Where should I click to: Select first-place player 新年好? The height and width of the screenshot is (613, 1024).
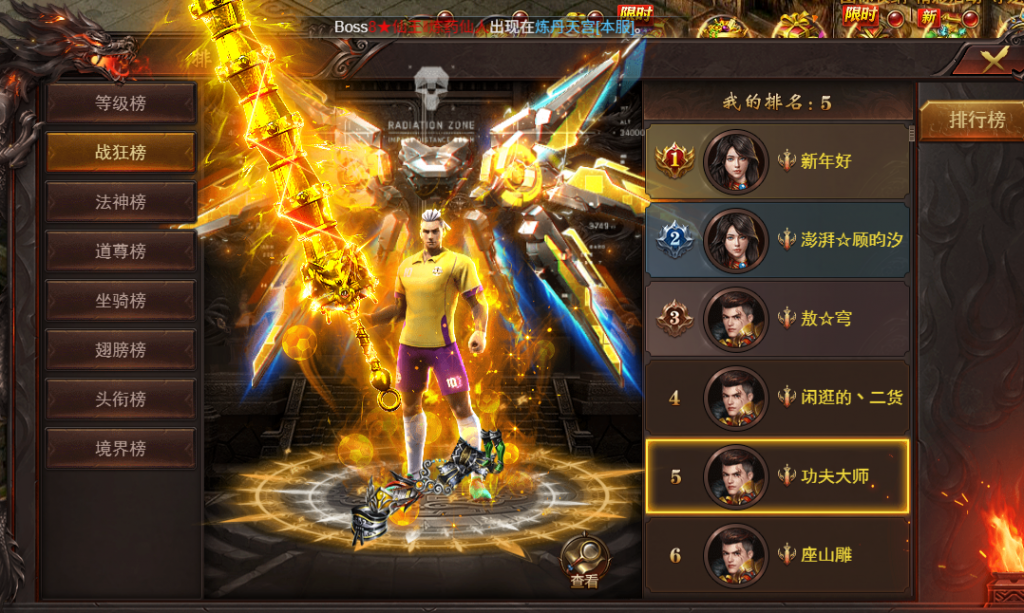pos(777,160)
